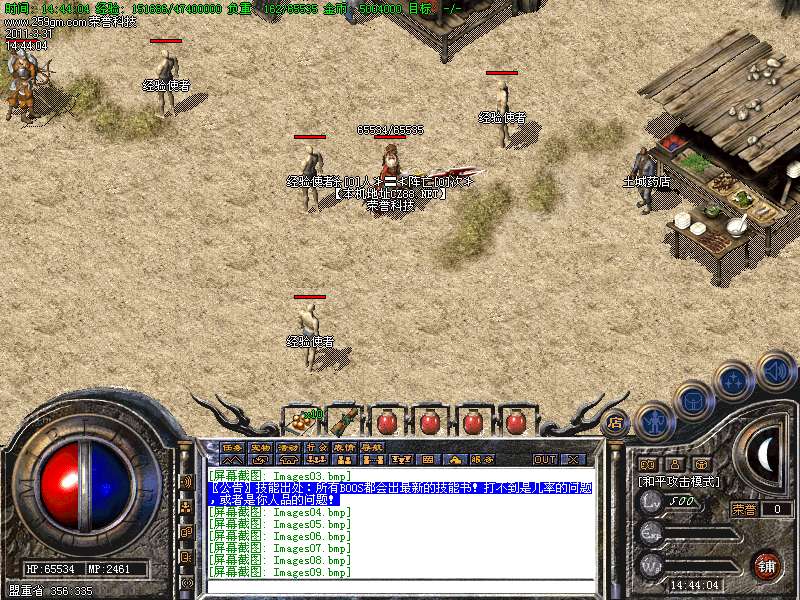
Task: Open the skills four-star round button
Action: (x=734, y=380)
